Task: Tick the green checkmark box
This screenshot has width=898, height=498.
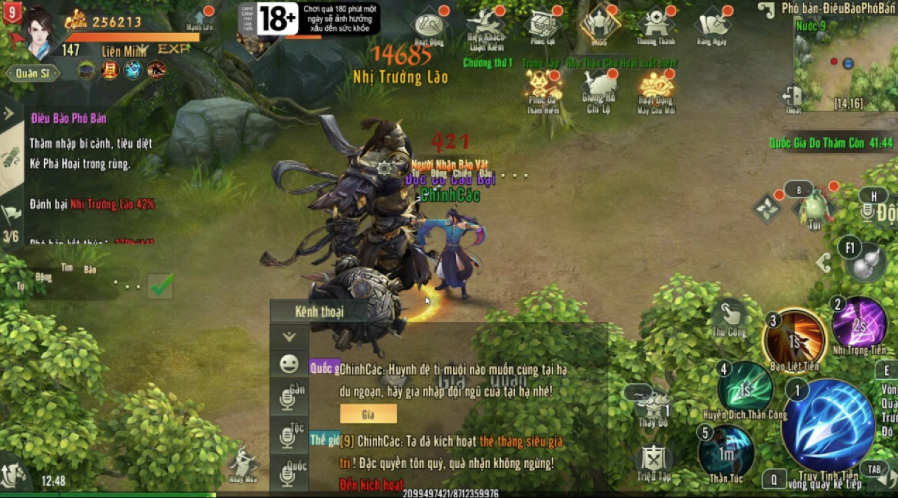Action: (160, 286)
